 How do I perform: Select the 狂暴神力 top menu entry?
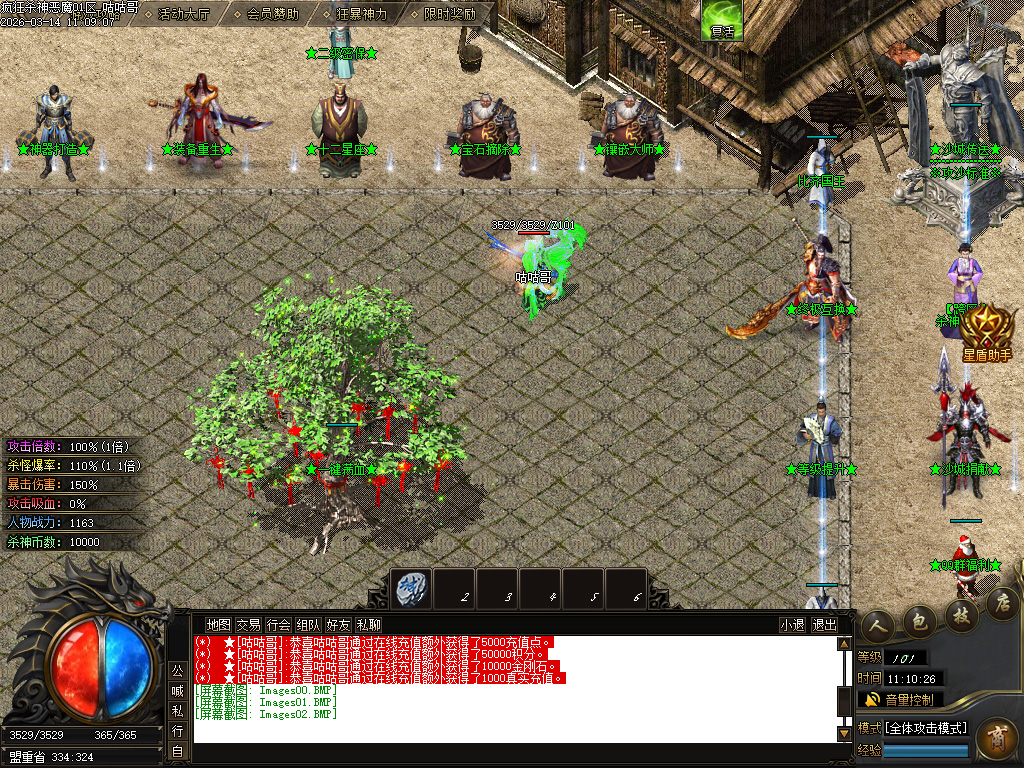[361, 14]
